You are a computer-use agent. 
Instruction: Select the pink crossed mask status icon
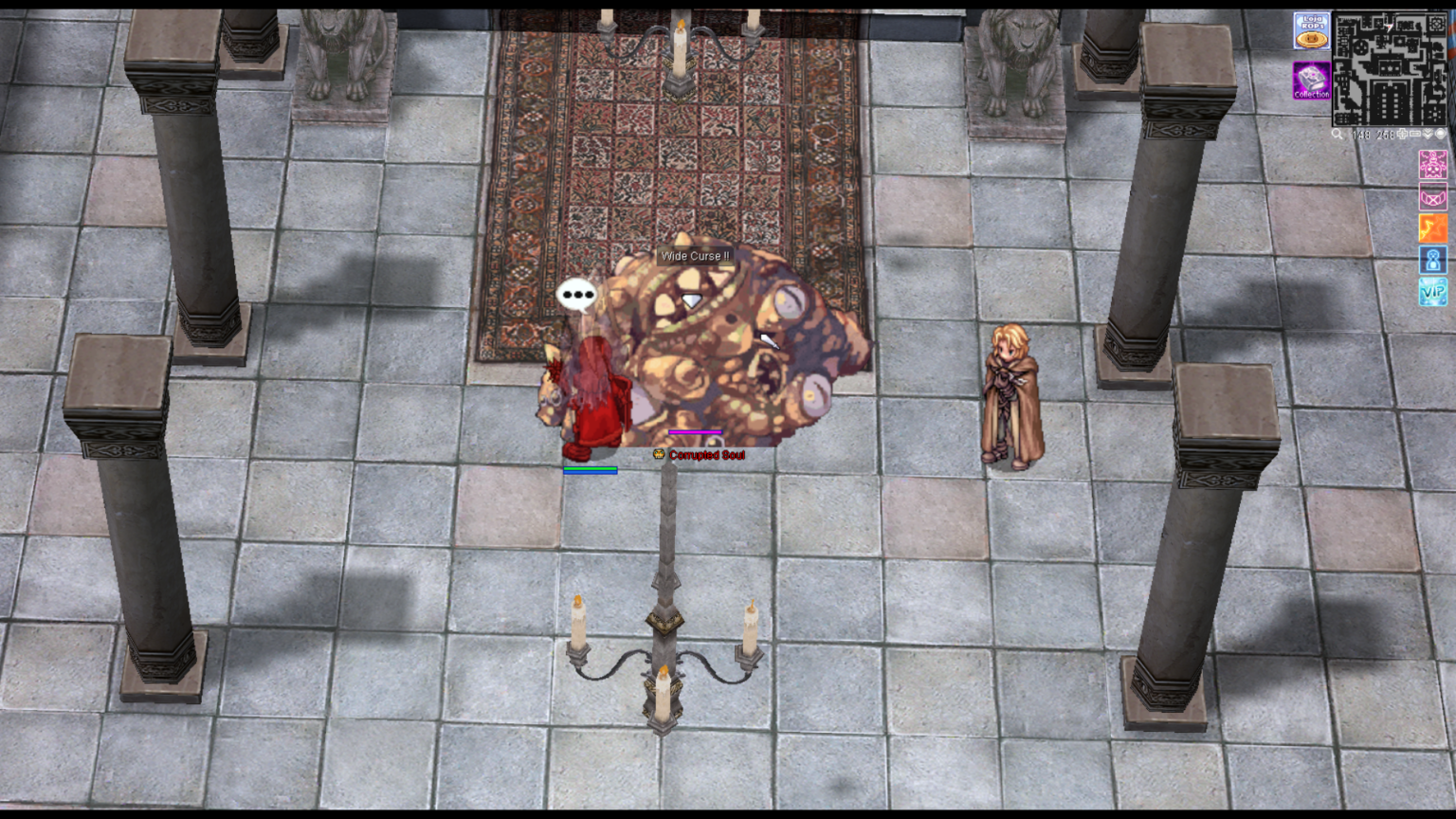click(x=1432, y=196)
